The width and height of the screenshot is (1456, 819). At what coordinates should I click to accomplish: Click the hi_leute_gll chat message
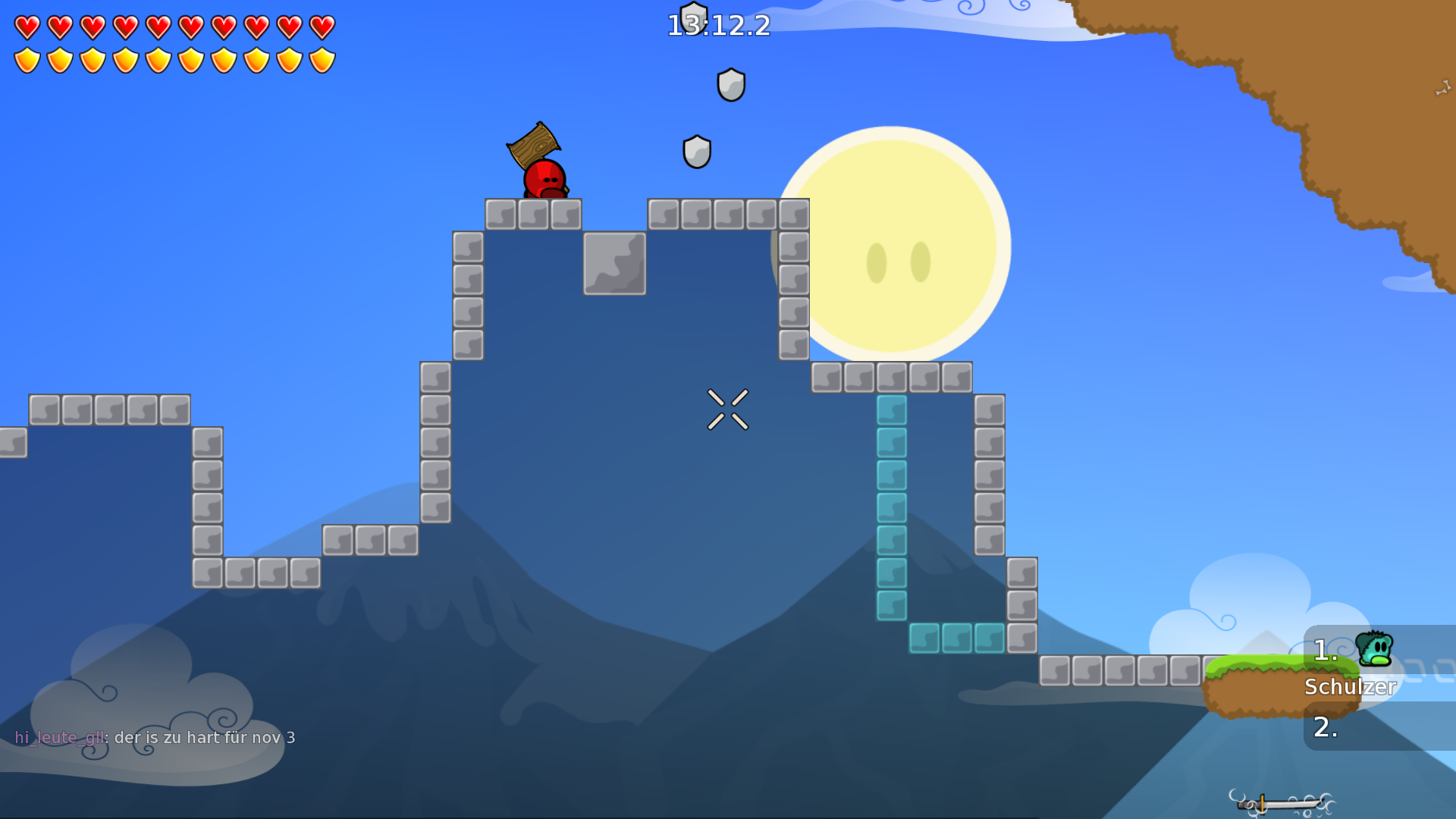152,736
